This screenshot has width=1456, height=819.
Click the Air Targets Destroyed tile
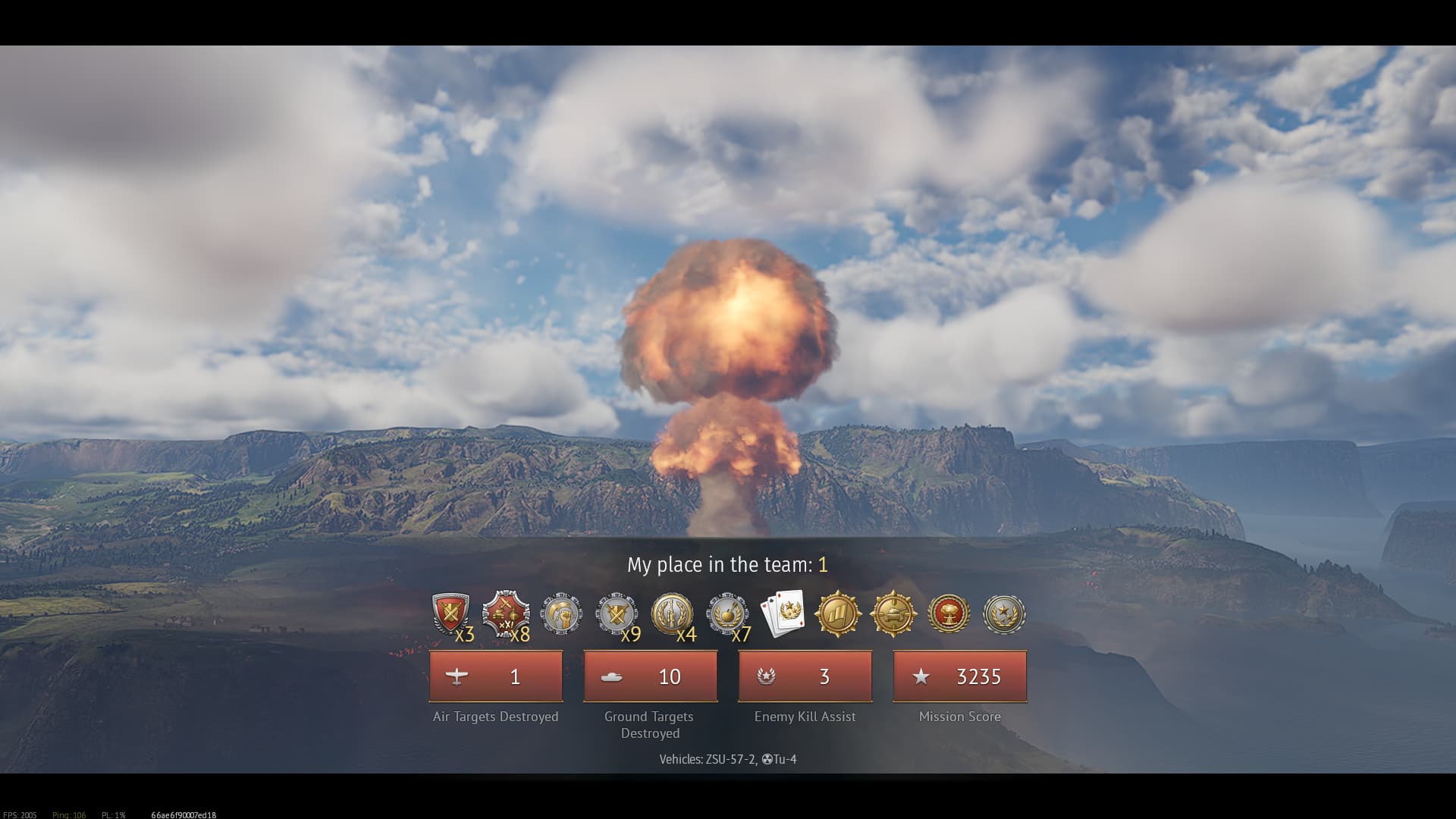(x=496, y=676)
